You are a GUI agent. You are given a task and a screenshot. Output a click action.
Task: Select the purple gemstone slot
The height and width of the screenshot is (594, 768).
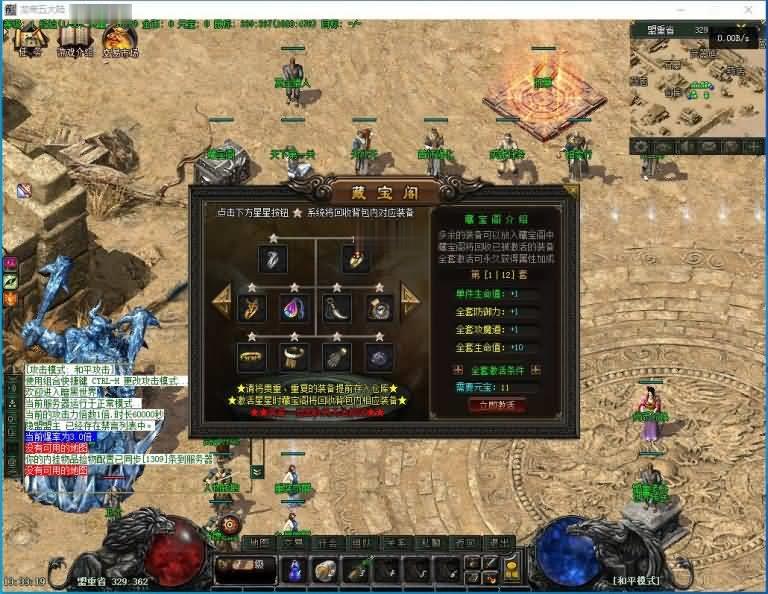click(379, 357)
